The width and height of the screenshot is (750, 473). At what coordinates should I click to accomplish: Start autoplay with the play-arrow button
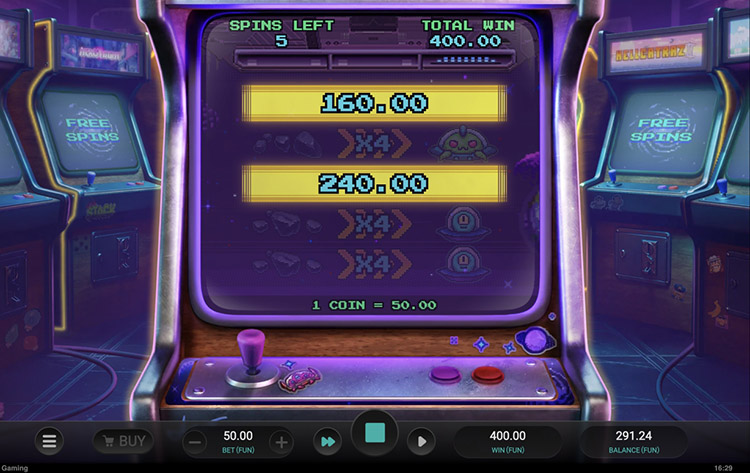(421, 441)
